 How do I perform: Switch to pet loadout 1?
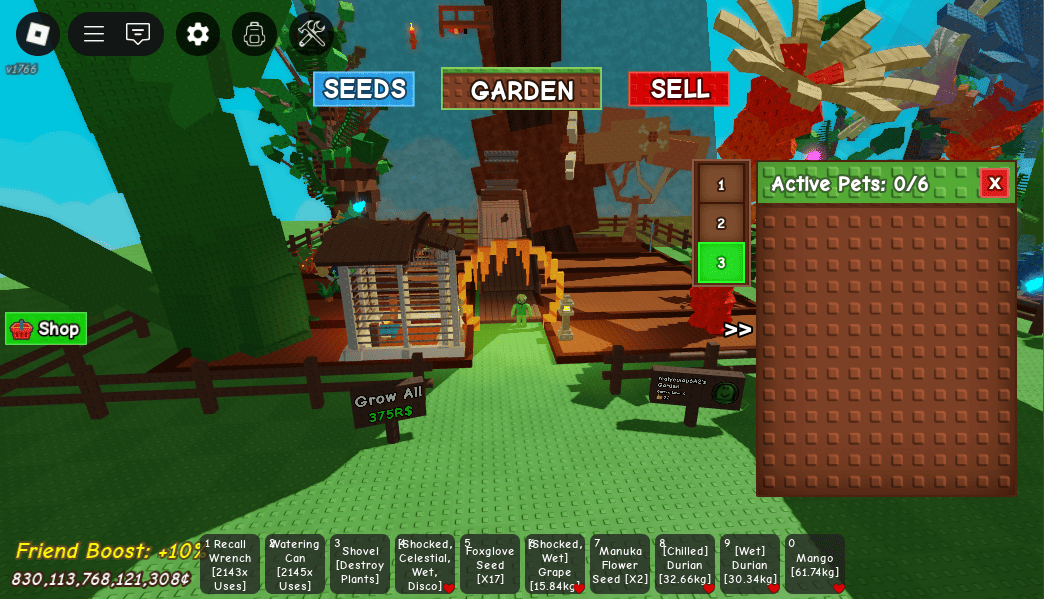[x=721, y=185]
